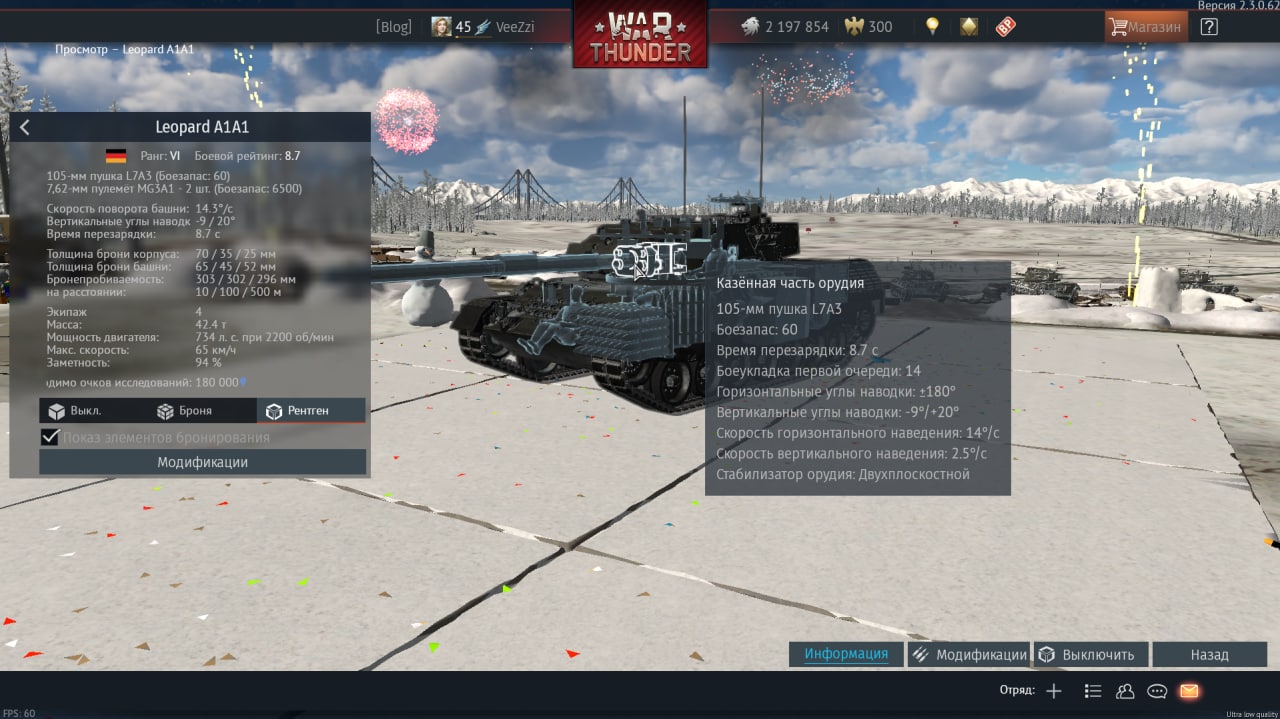
Task: Toggle Показ элементов бронирования checkbox
Action: pyautogui.click(x=50, y=437)
